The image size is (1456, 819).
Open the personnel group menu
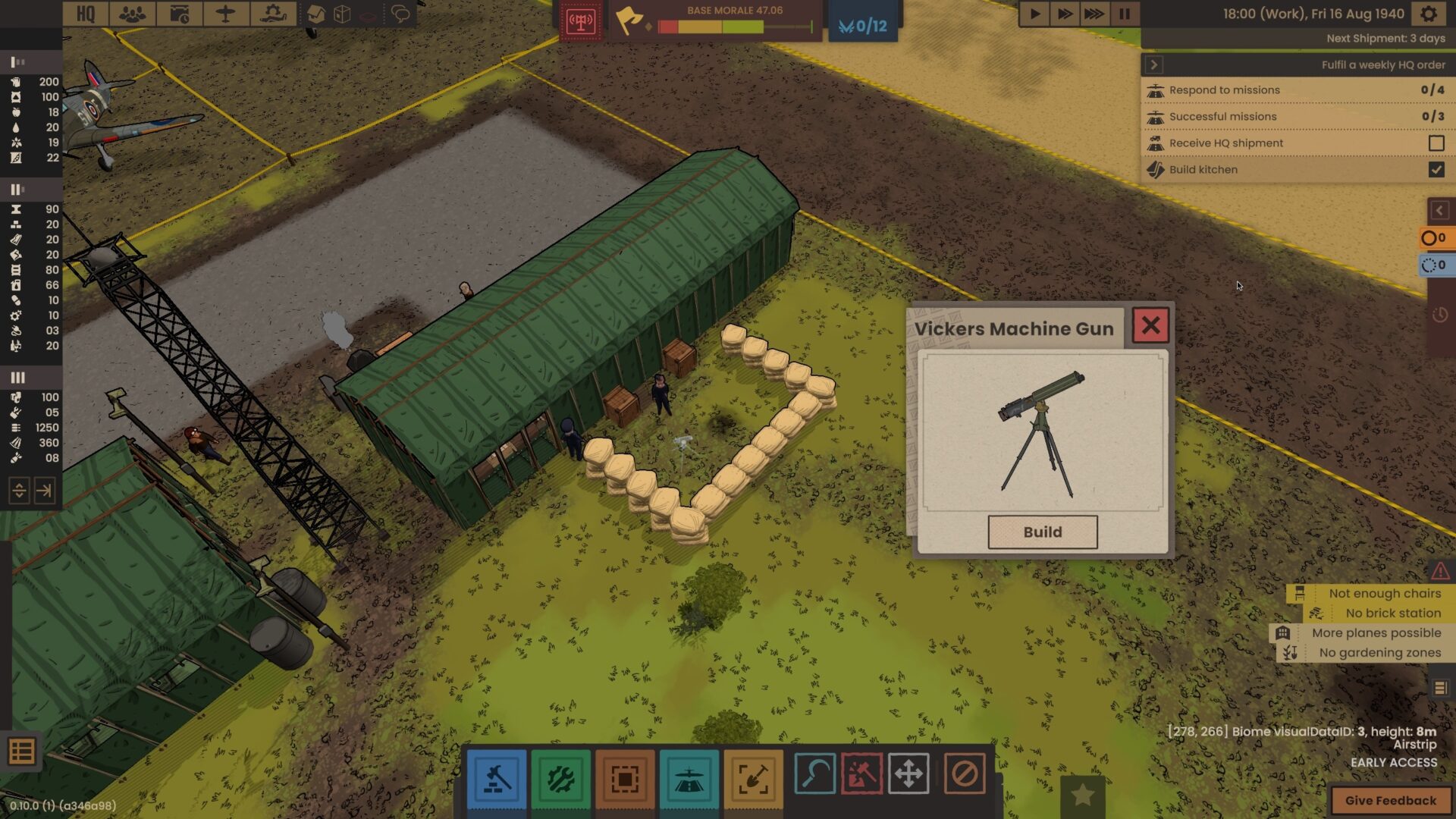pos(133,14)
